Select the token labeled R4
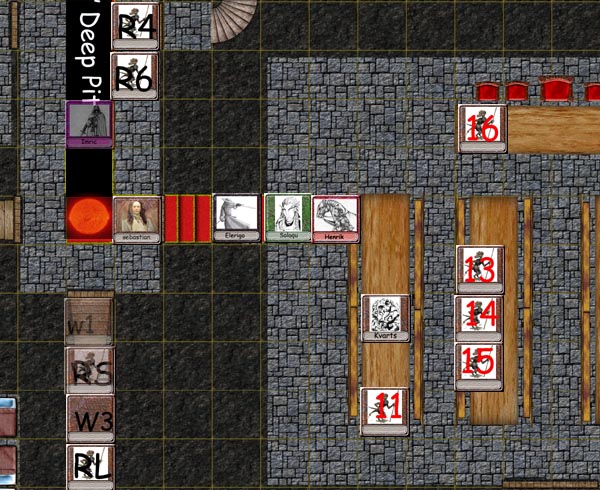 (x=137, y=24)
